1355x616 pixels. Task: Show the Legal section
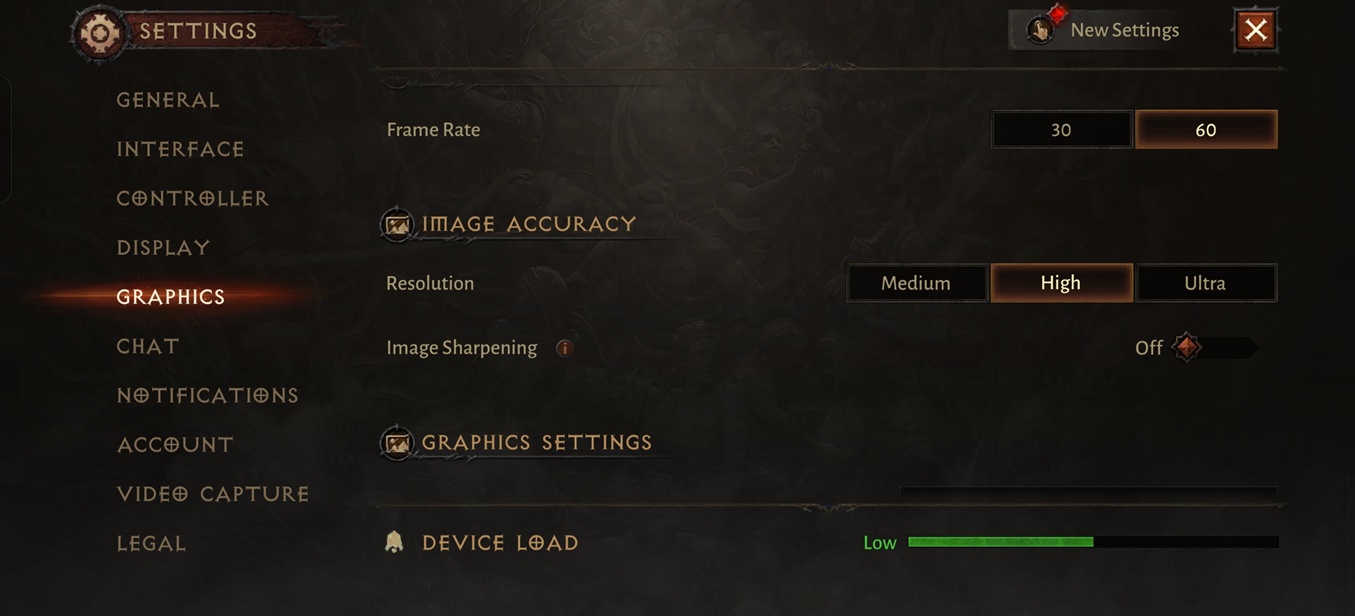pos(151,543)
